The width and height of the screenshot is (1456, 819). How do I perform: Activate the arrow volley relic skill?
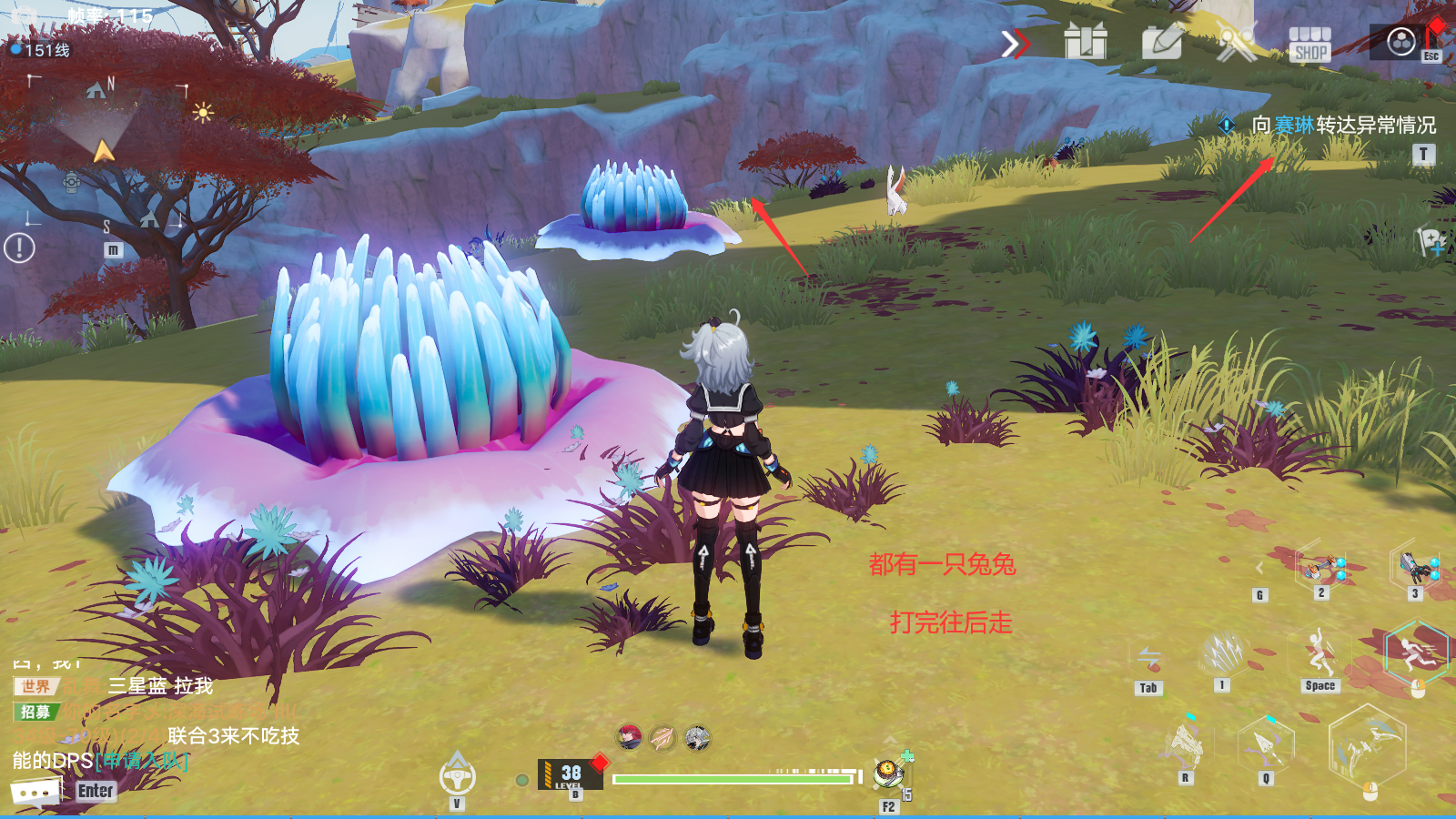click(x=1223, y=653)
